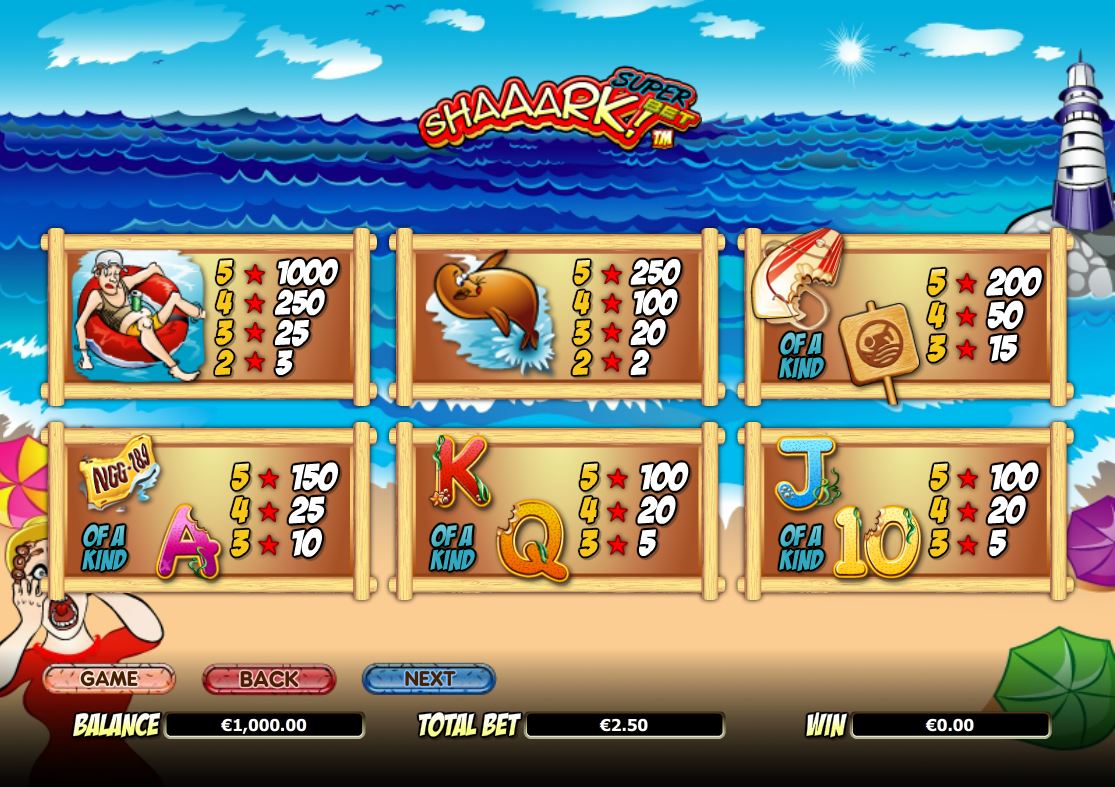
Task: Show the NEXT paytable page
Action: click(429, 679)
